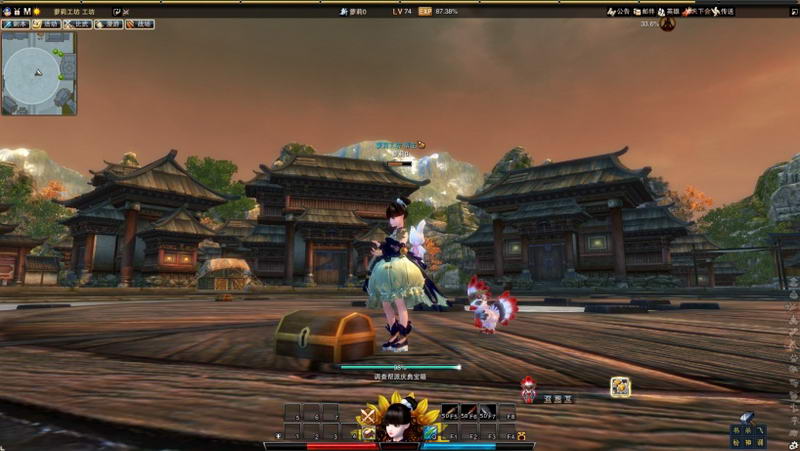The width and height of the screenshot is (800, 451).
Task: Click the crossed swords icon beside portrait
Action: click(x=369, y=415)
